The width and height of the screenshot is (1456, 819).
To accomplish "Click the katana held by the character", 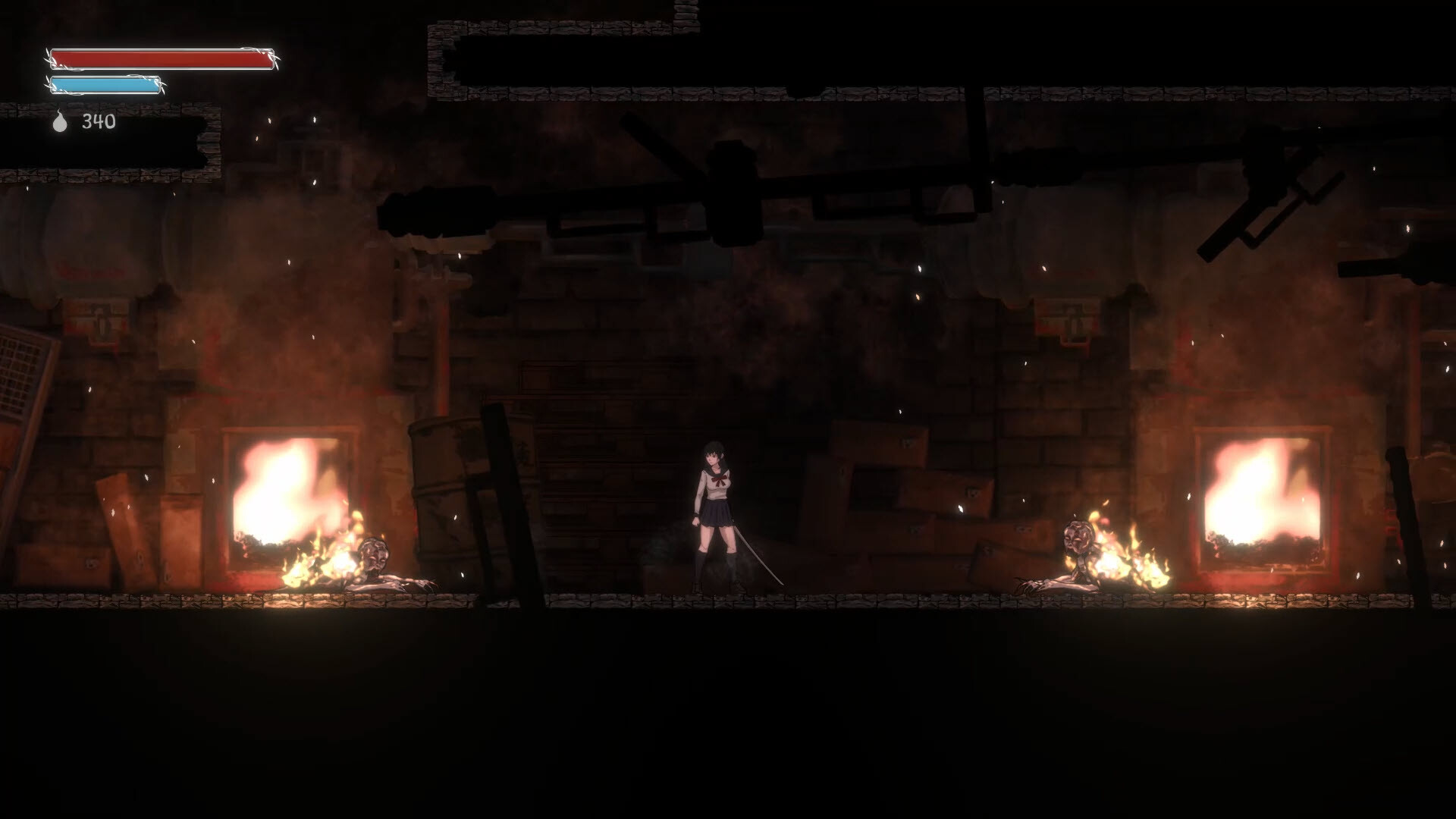I will tap(758, 554).
